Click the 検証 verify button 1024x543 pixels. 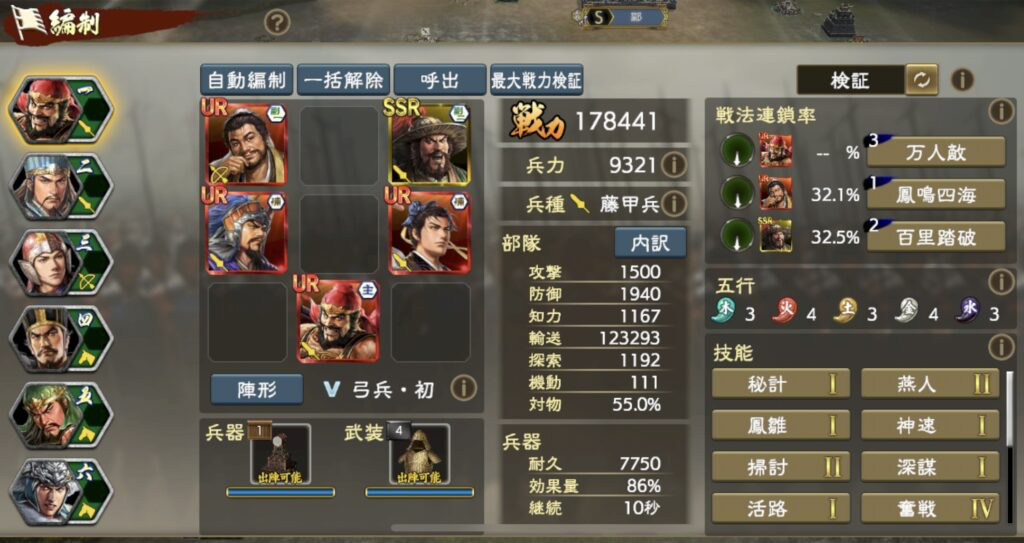click(x=850, y=80)
